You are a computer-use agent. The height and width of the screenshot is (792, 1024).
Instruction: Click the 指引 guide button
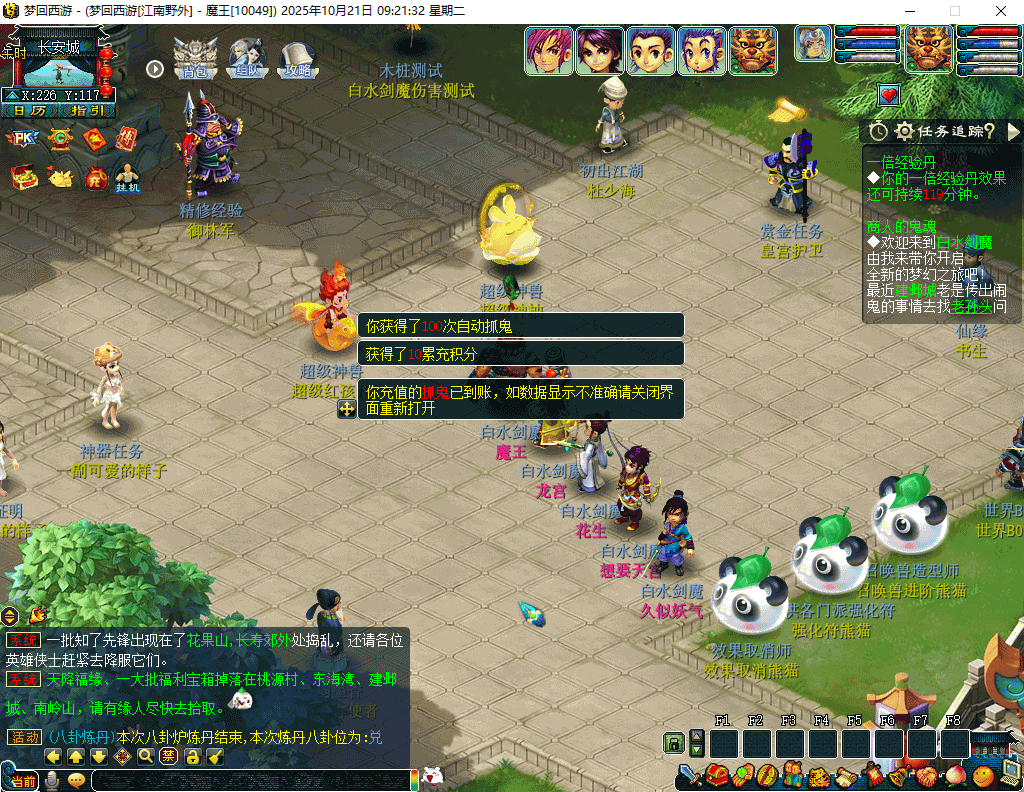click(87, 111)
